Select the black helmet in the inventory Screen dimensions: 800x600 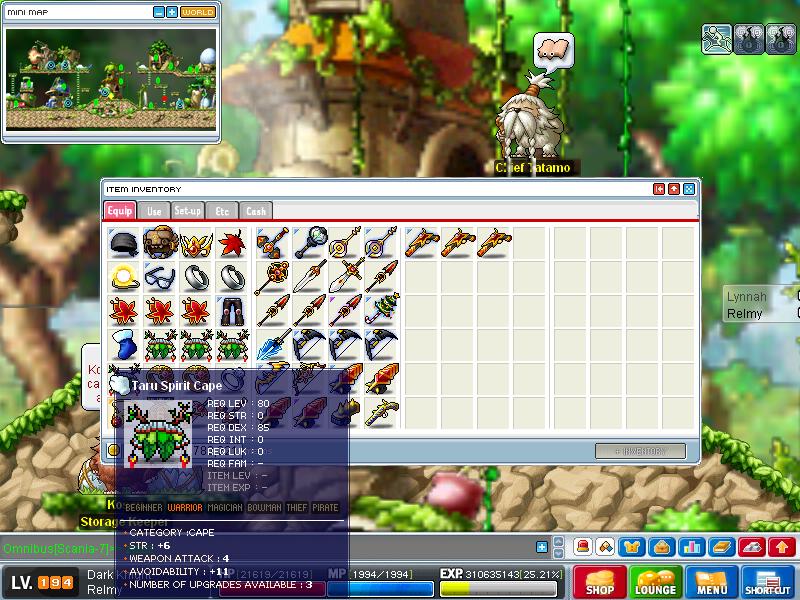tap(124, 243)
